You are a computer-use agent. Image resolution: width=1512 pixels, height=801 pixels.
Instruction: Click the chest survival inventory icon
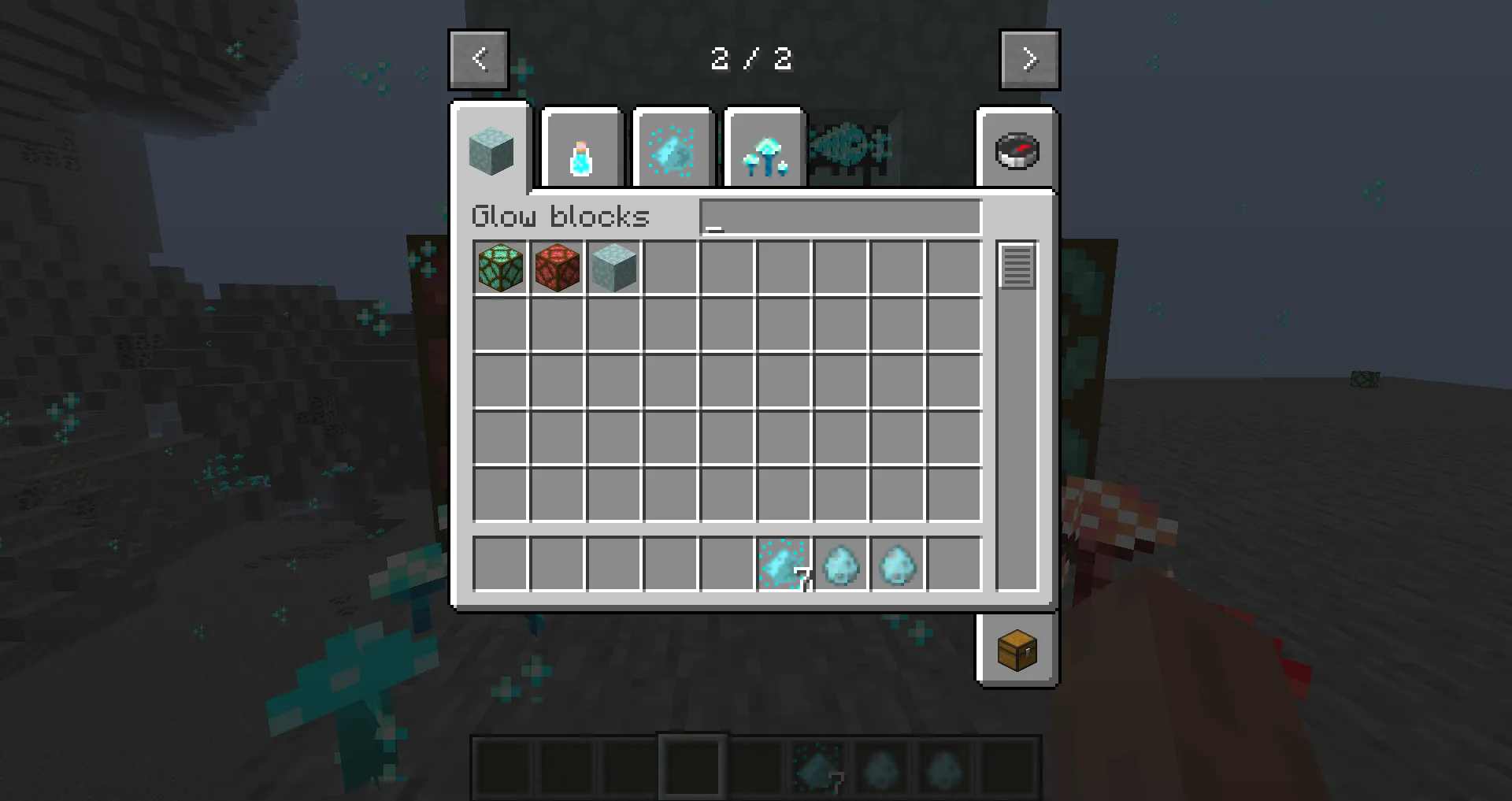(1016, 651)
